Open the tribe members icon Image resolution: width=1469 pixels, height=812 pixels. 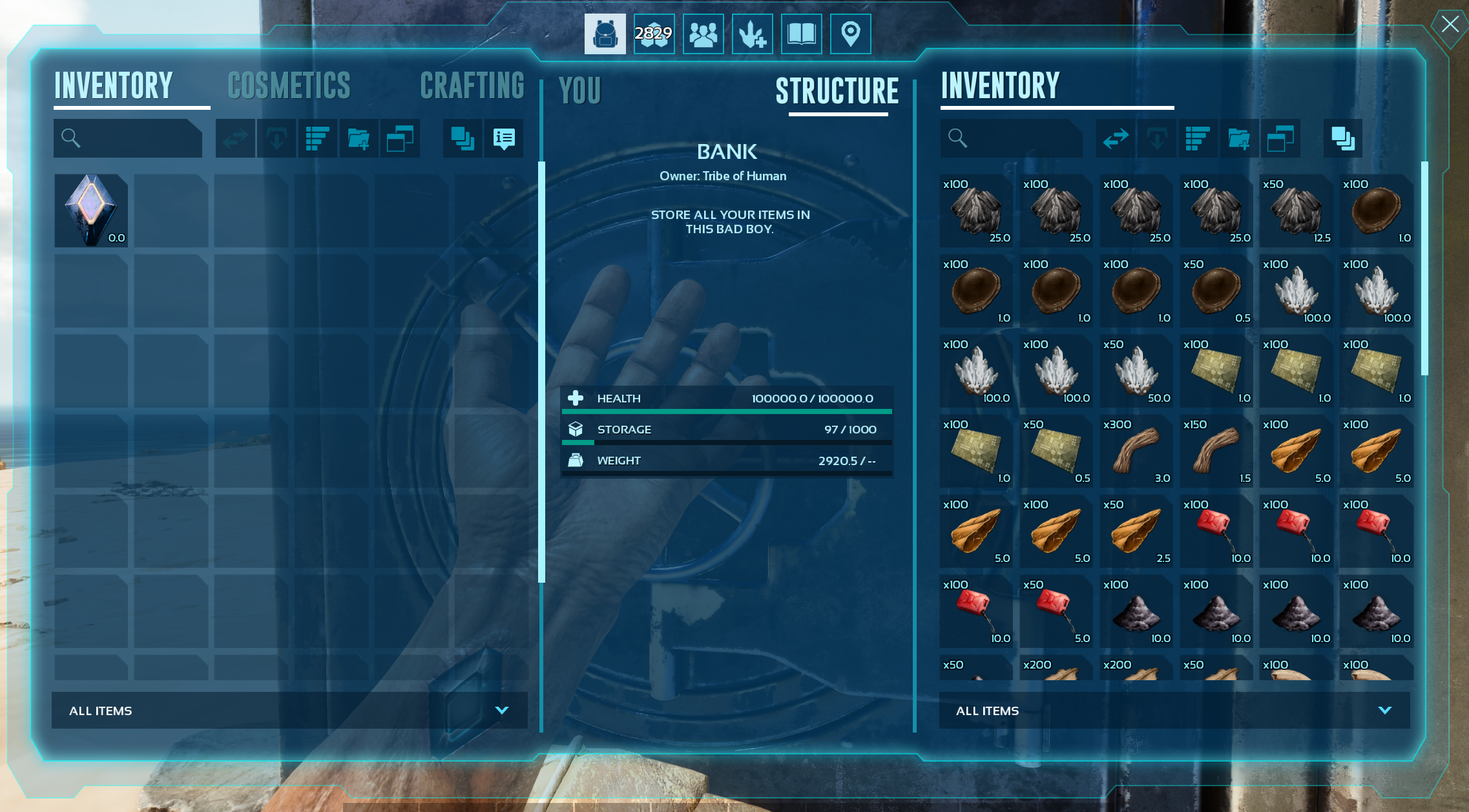[703, 34]
